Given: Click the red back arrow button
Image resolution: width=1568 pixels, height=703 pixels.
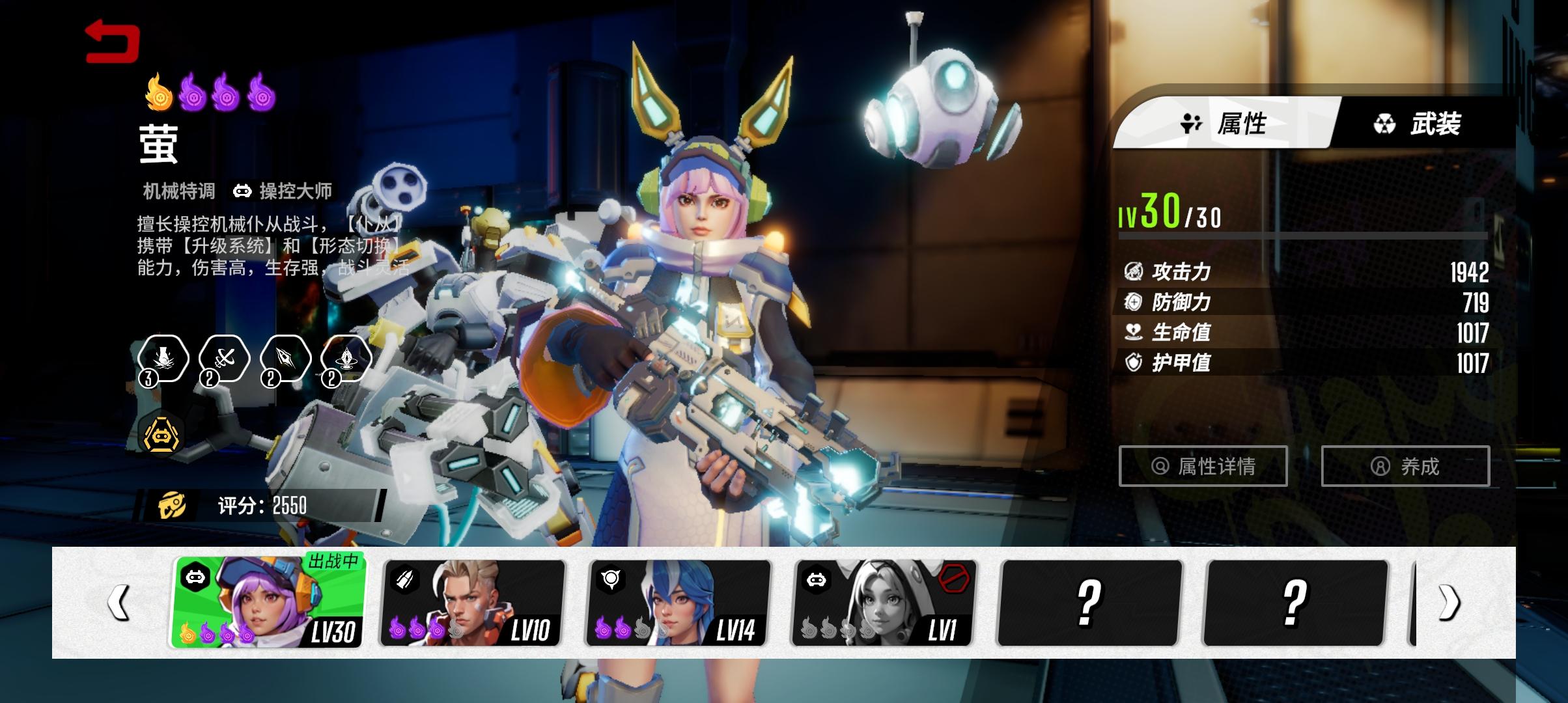Looking at the screenshot, I should click(x=112, y=41).
